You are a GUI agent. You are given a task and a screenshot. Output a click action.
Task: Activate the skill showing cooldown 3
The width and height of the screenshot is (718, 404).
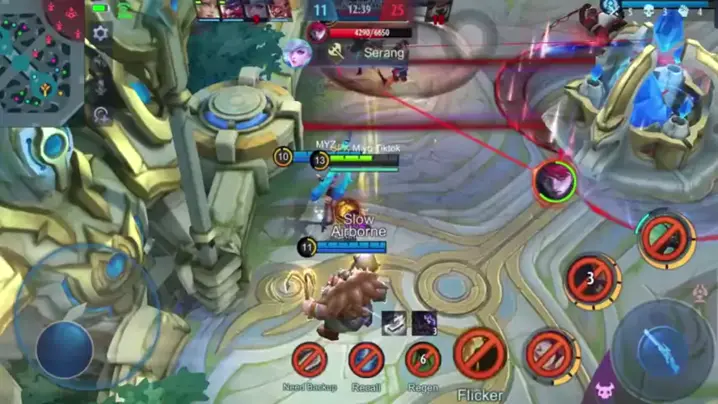591,280
